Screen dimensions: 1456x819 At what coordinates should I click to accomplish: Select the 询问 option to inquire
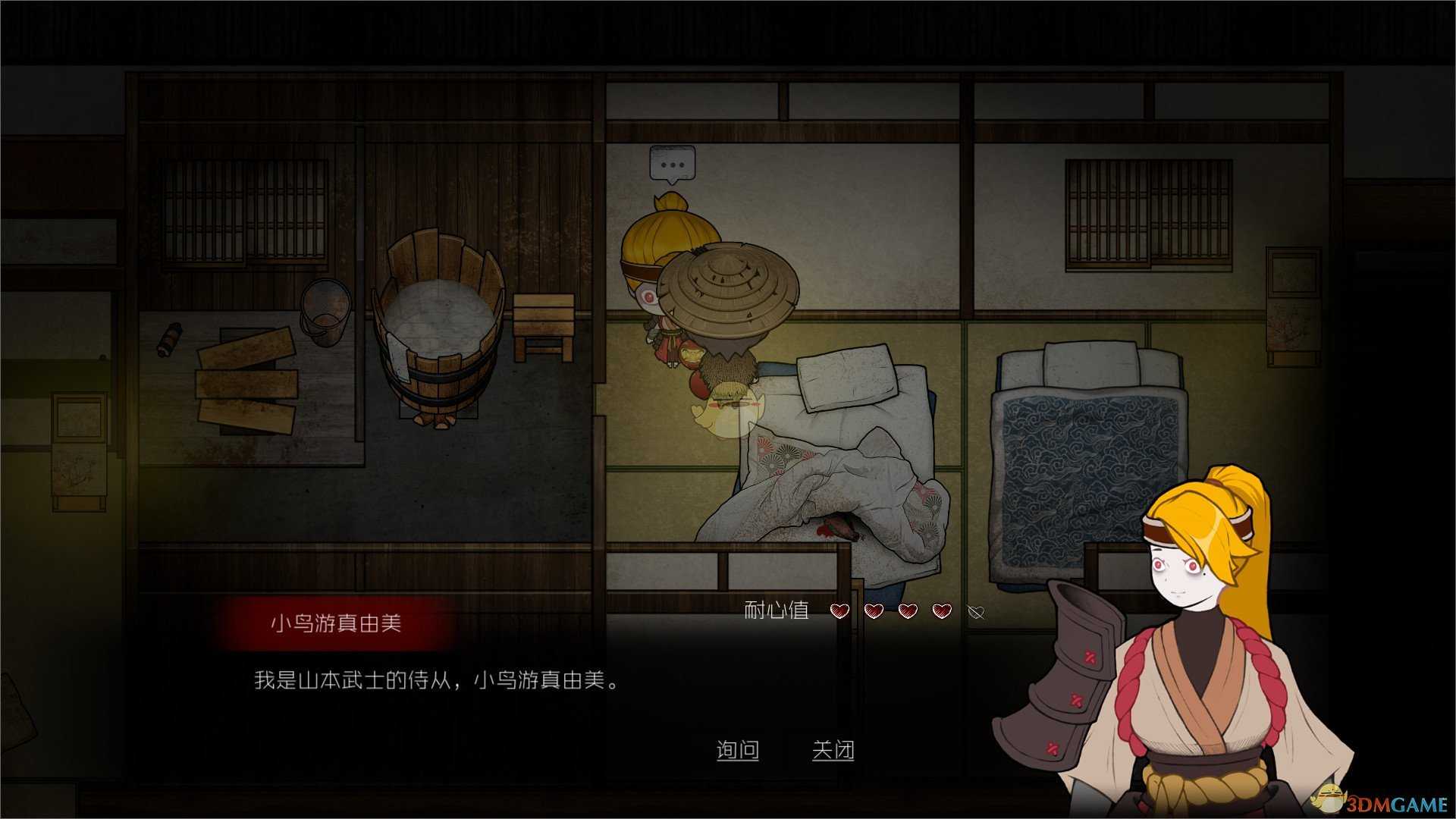click(739, 749)
